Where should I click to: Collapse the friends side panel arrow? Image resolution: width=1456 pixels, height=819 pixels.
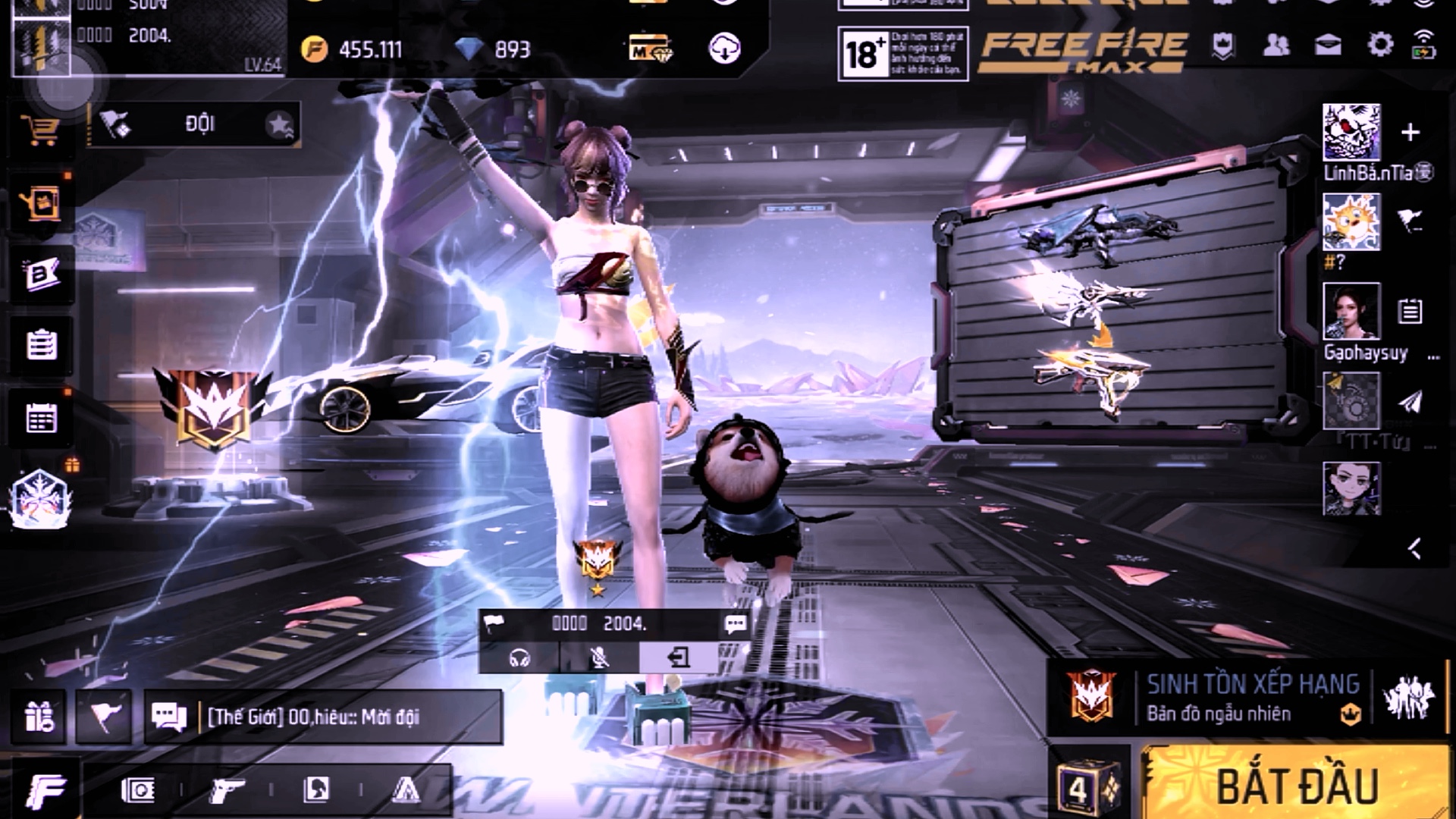[1414, 548]
